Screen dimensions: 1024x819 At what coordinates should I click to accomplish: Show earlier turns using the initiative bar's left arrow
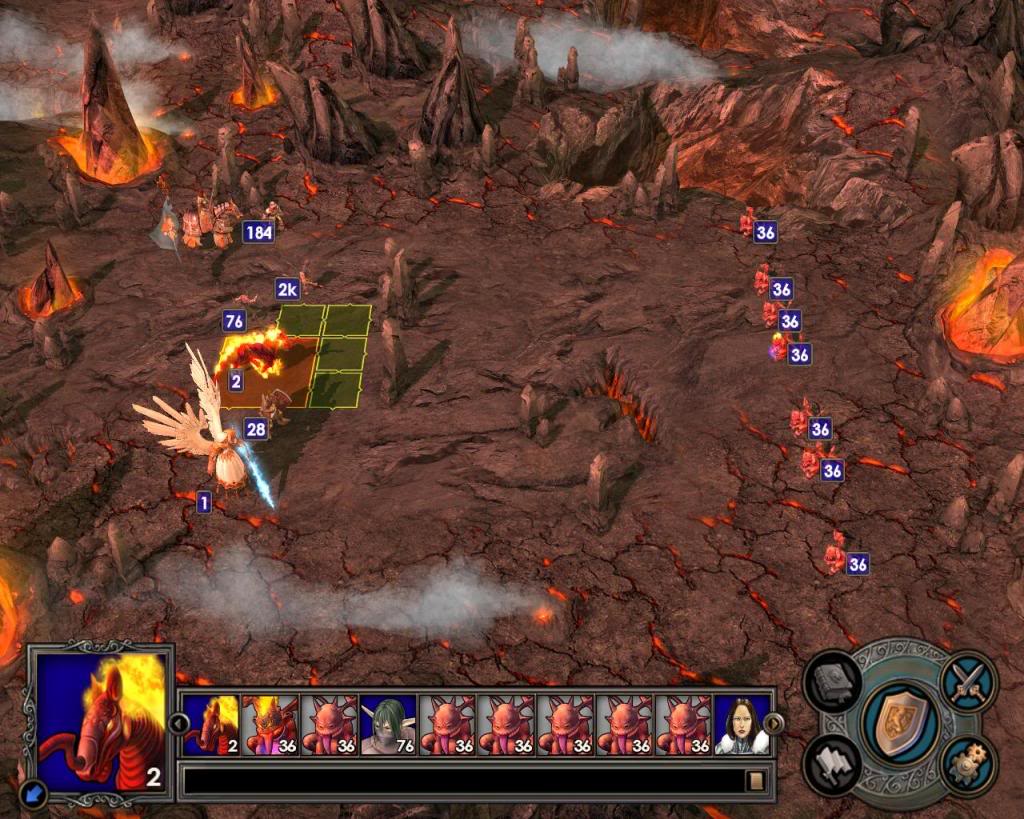point(176,723)
